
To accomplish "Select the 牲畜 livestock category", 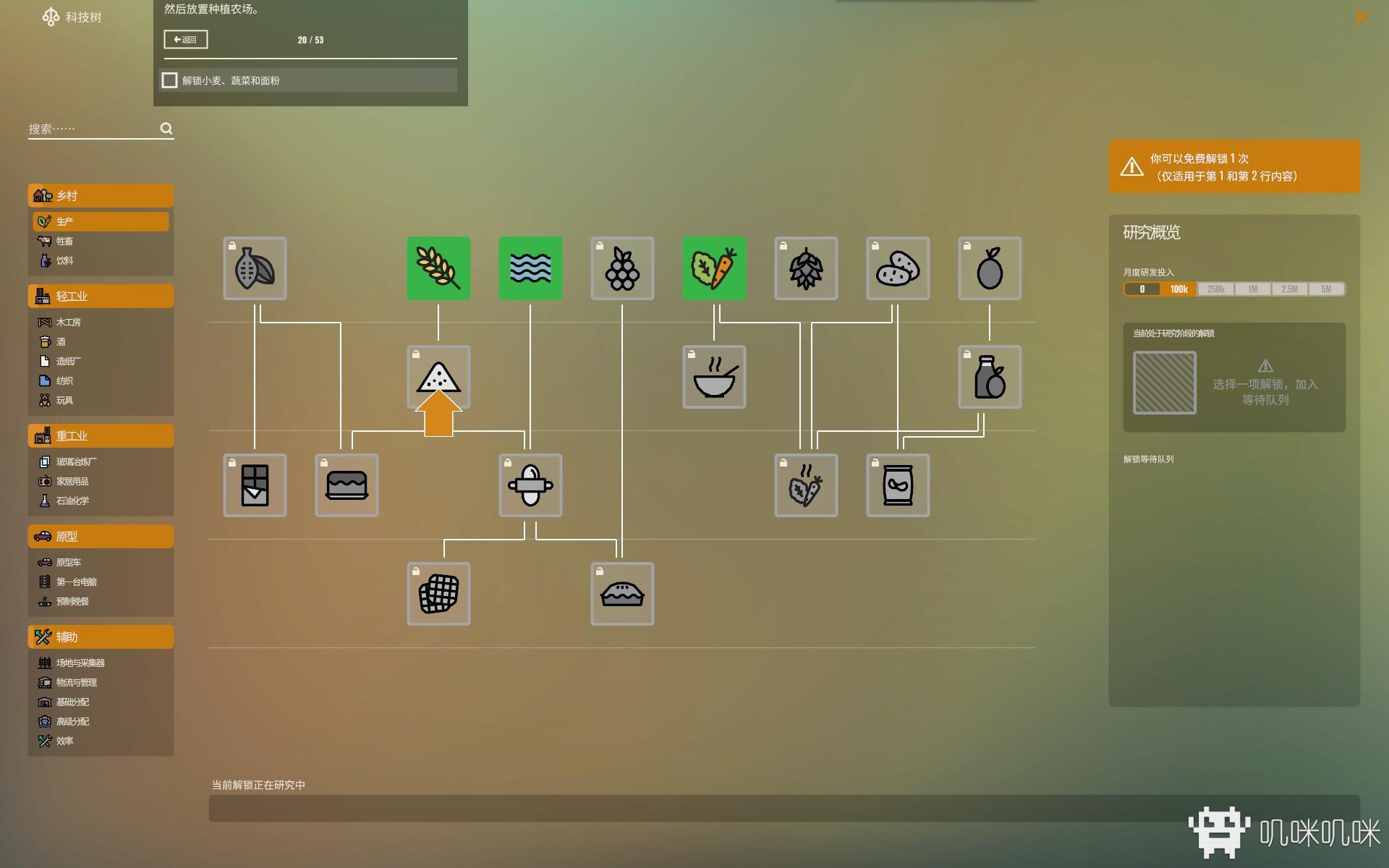I will [65, 241].
